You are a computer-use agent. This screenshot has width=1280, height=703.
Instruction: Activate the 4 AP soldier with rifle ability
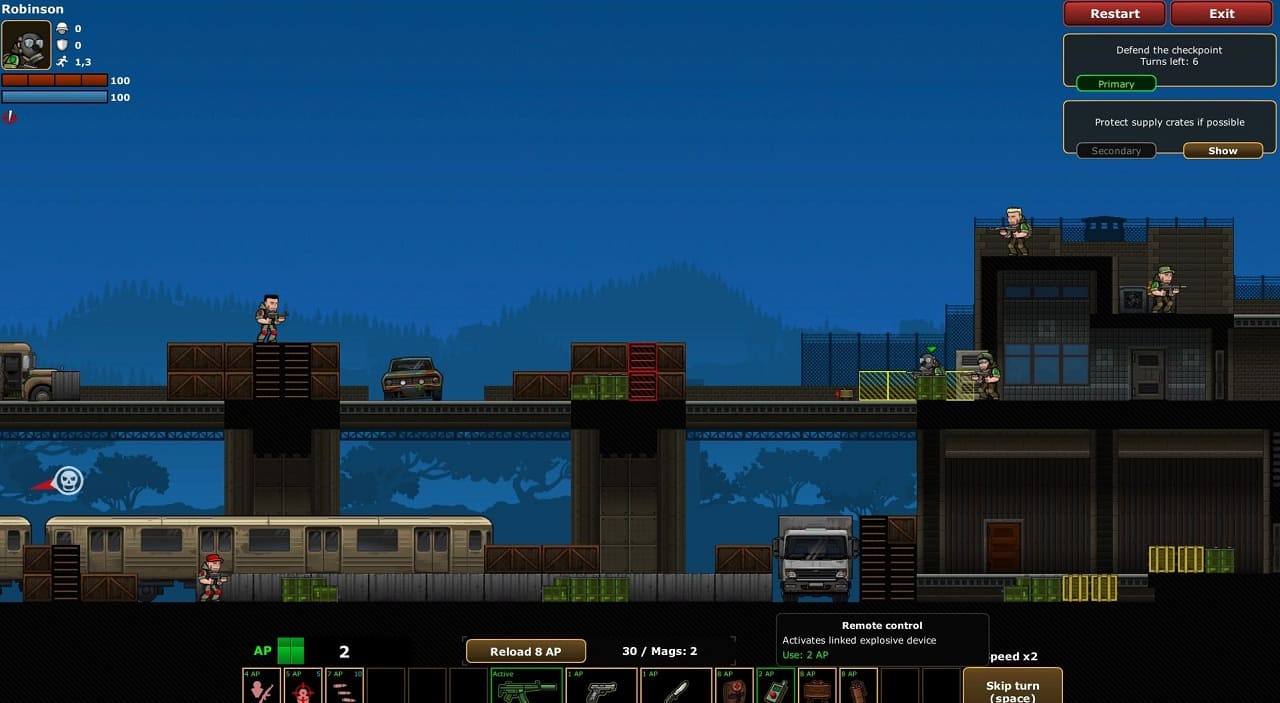261,687
